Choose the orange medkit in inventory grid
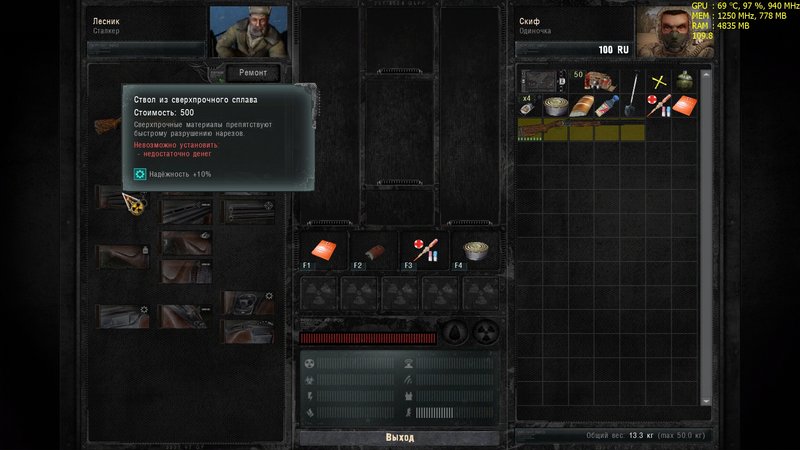The height and width of the screenshot is (450, 800). [x=684, y=105]
